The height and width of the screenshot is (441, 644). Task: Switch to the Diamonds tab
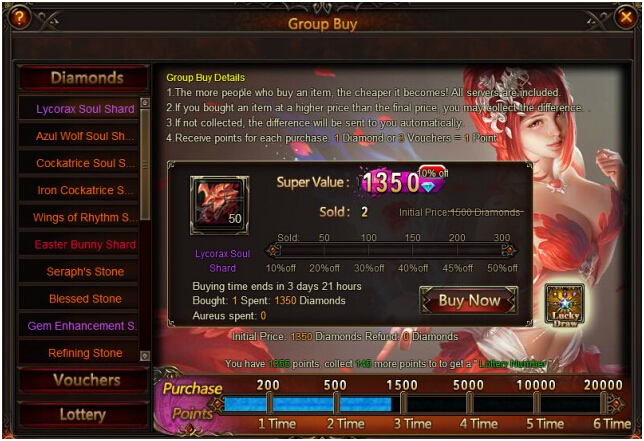point(86,78)
